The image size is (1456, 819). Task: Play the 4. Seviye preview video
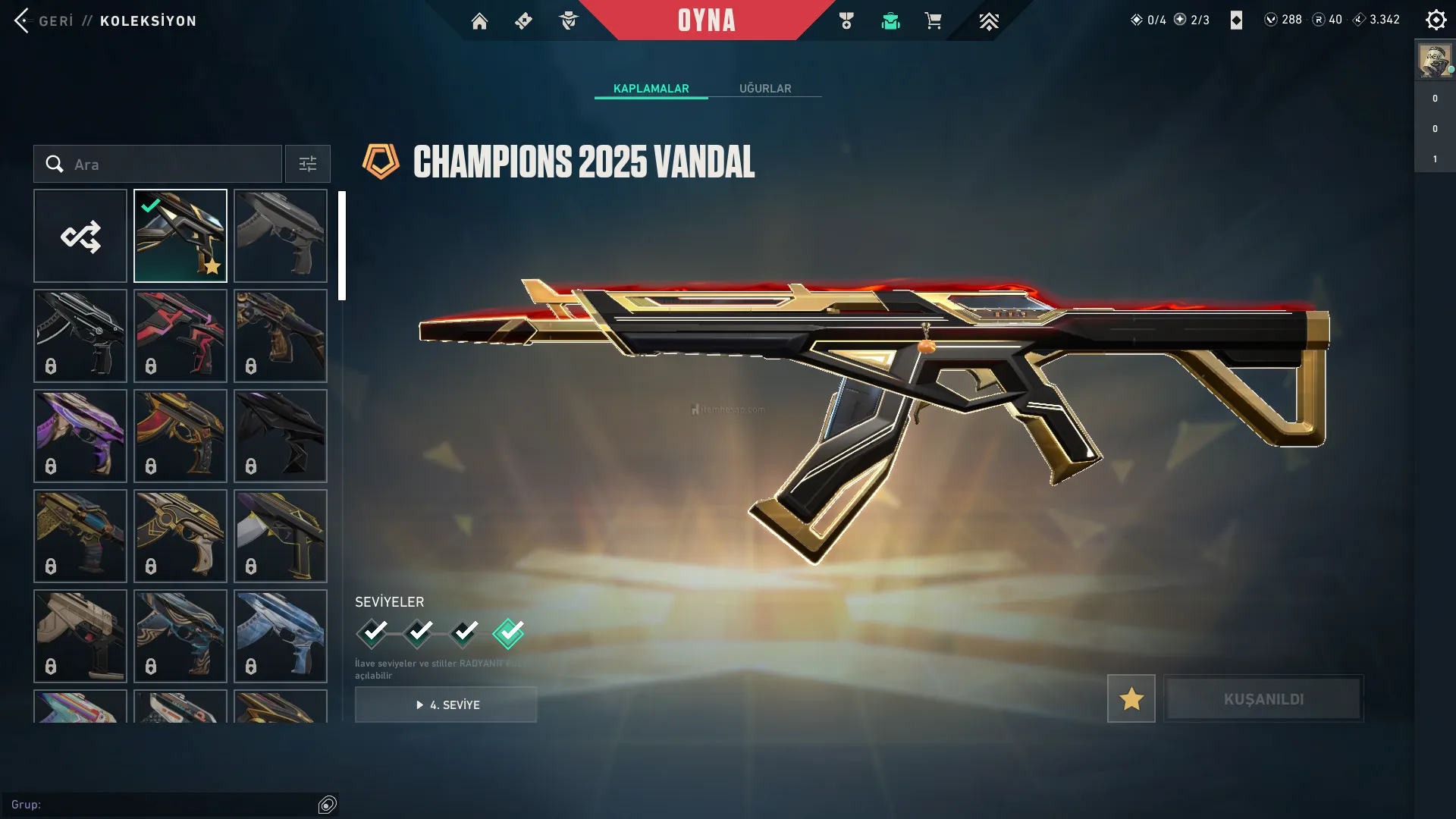[446, 704]
